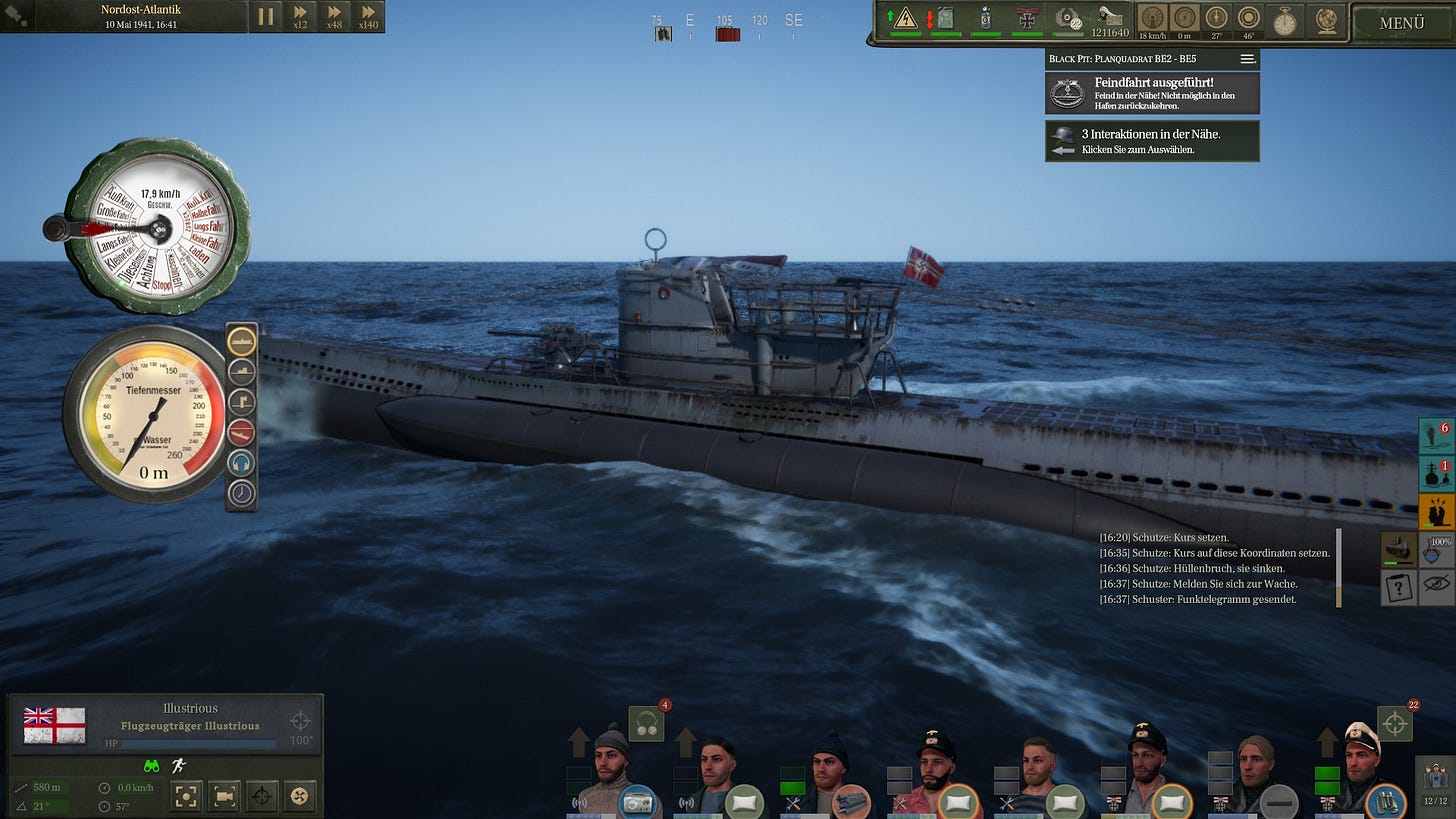Click the headphones icon with badge 4
Viewport: 1456px width, 819px height.
pos(646,724)
